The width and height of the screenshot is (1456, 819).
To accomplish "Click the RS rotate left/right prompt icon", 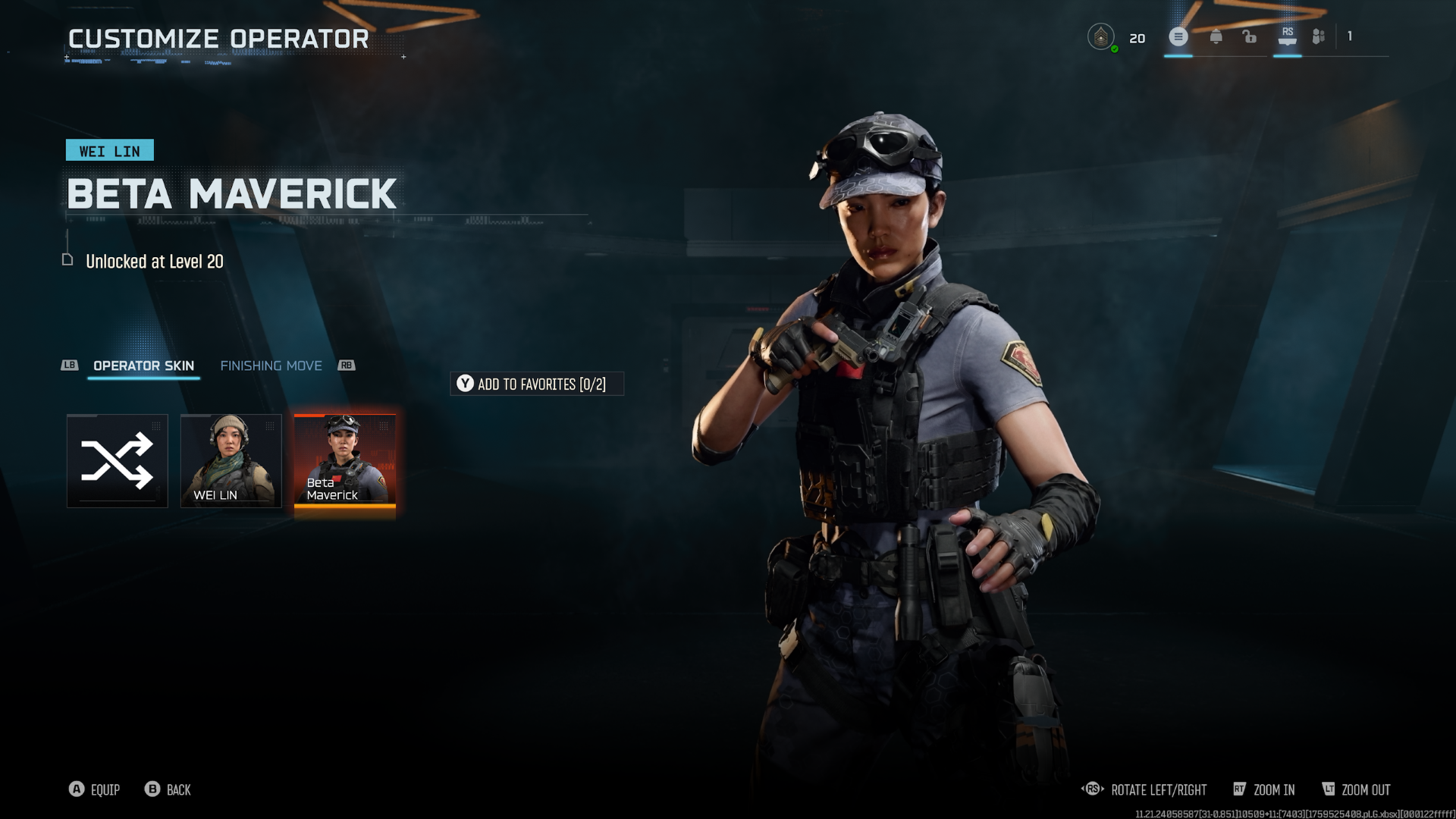I will pyautogui.click(x=1092, y=789).
